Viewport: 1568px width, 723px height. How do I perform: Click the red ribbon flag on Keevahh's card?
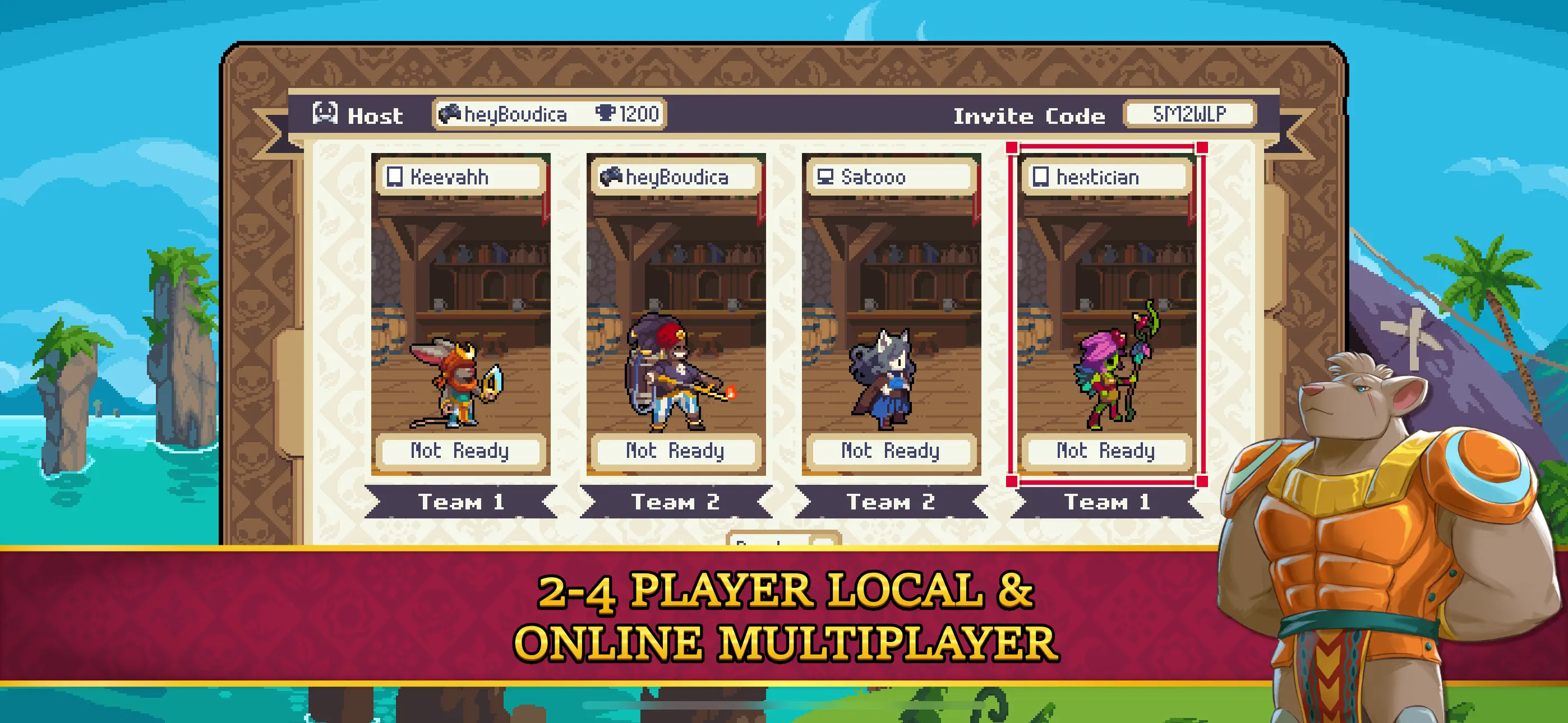(x=546, y=194)
